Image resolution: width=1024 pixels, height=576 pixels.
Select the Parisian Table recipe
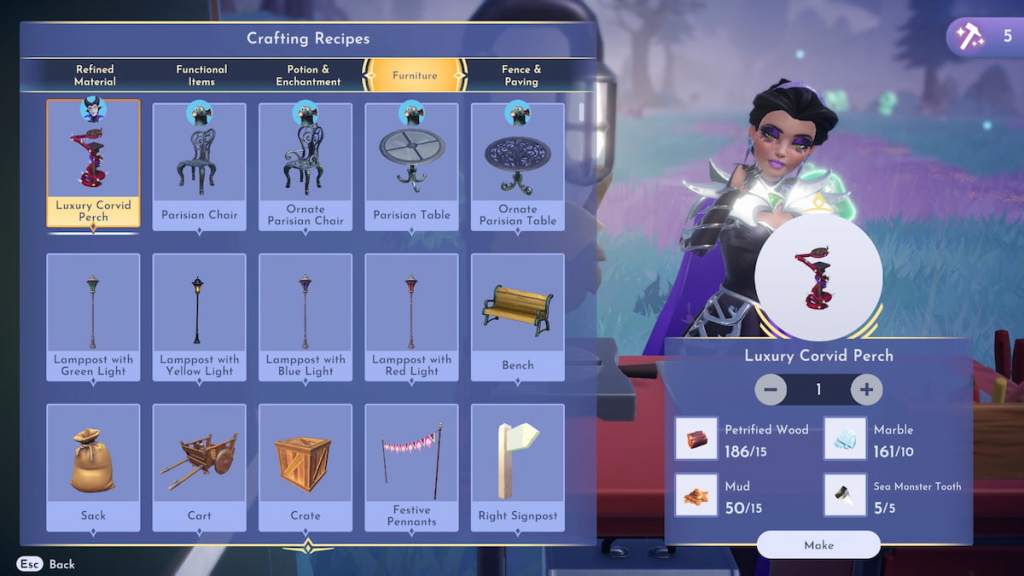click(x=412, y=165)
